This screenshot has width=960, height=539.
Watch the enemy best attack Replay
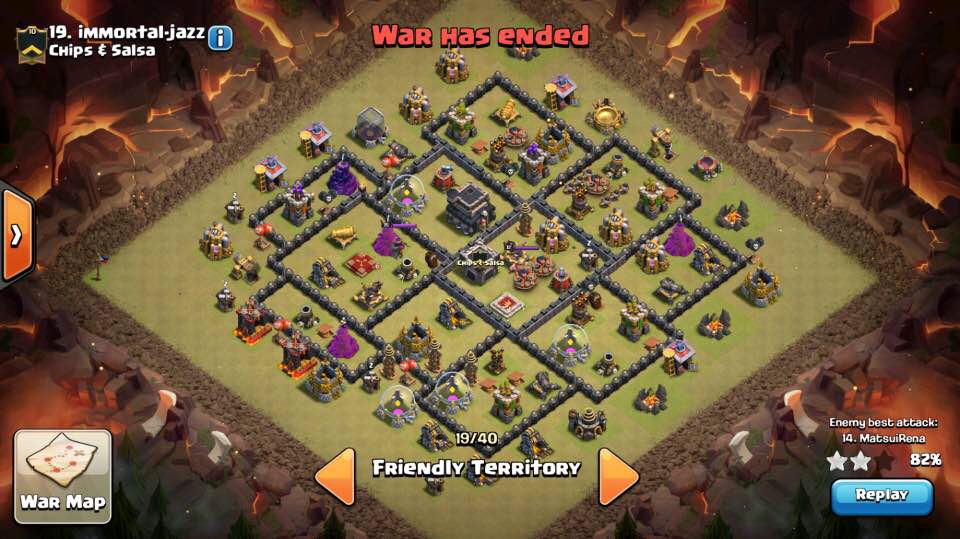point(881,495)
